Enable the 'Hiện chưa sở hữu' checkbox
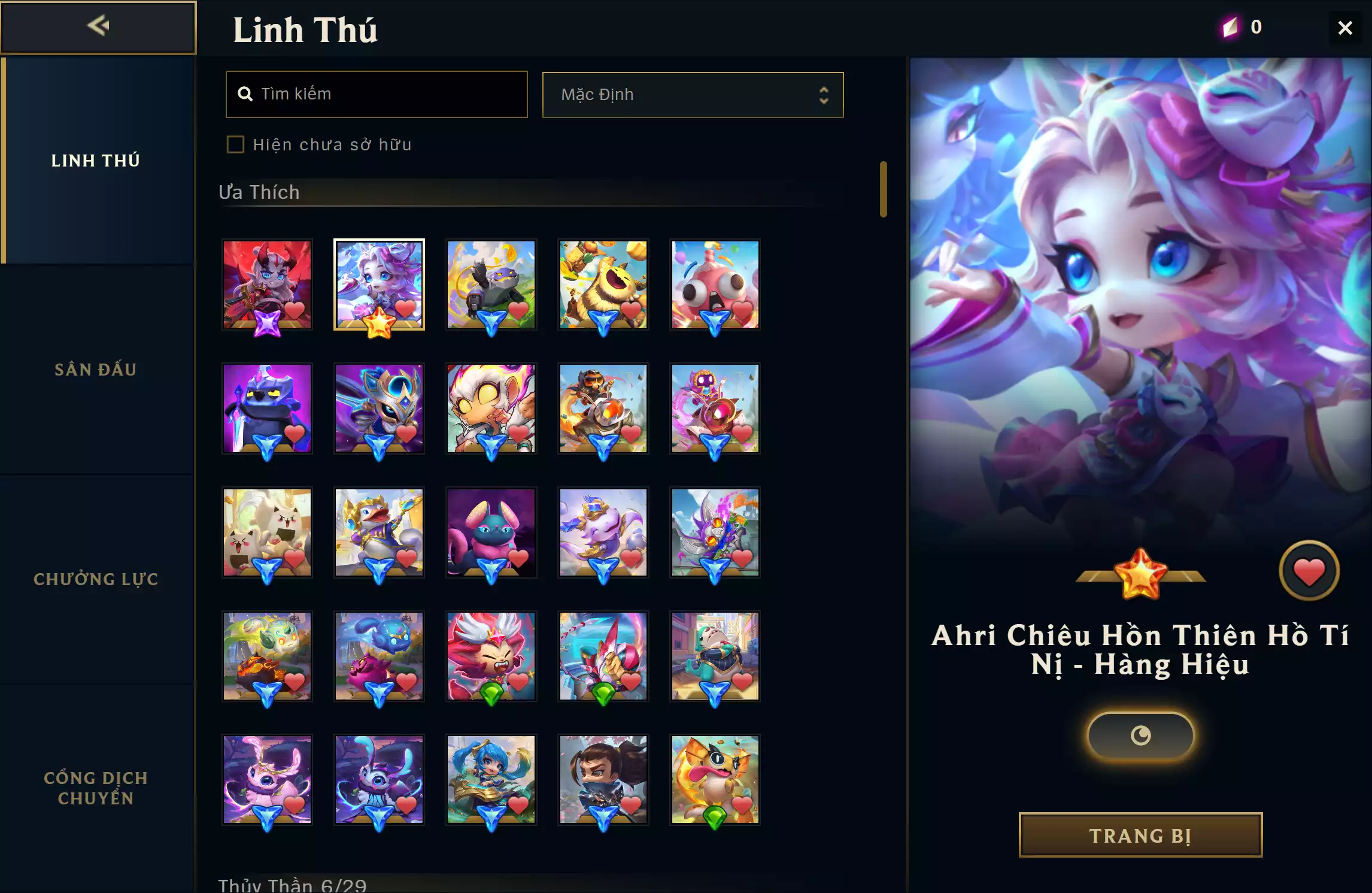The height and width of the screenshot is (893, 1372). (x=235, y=144)
